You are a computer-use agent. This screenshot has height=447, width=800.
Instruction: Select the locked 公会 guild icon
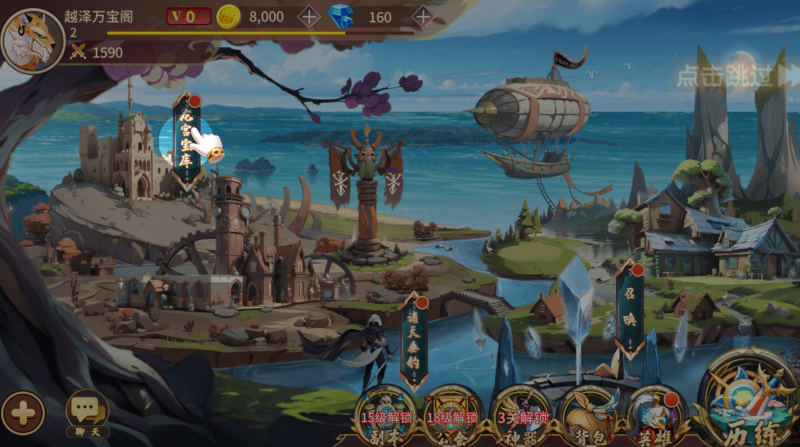[x=453, y=413]
